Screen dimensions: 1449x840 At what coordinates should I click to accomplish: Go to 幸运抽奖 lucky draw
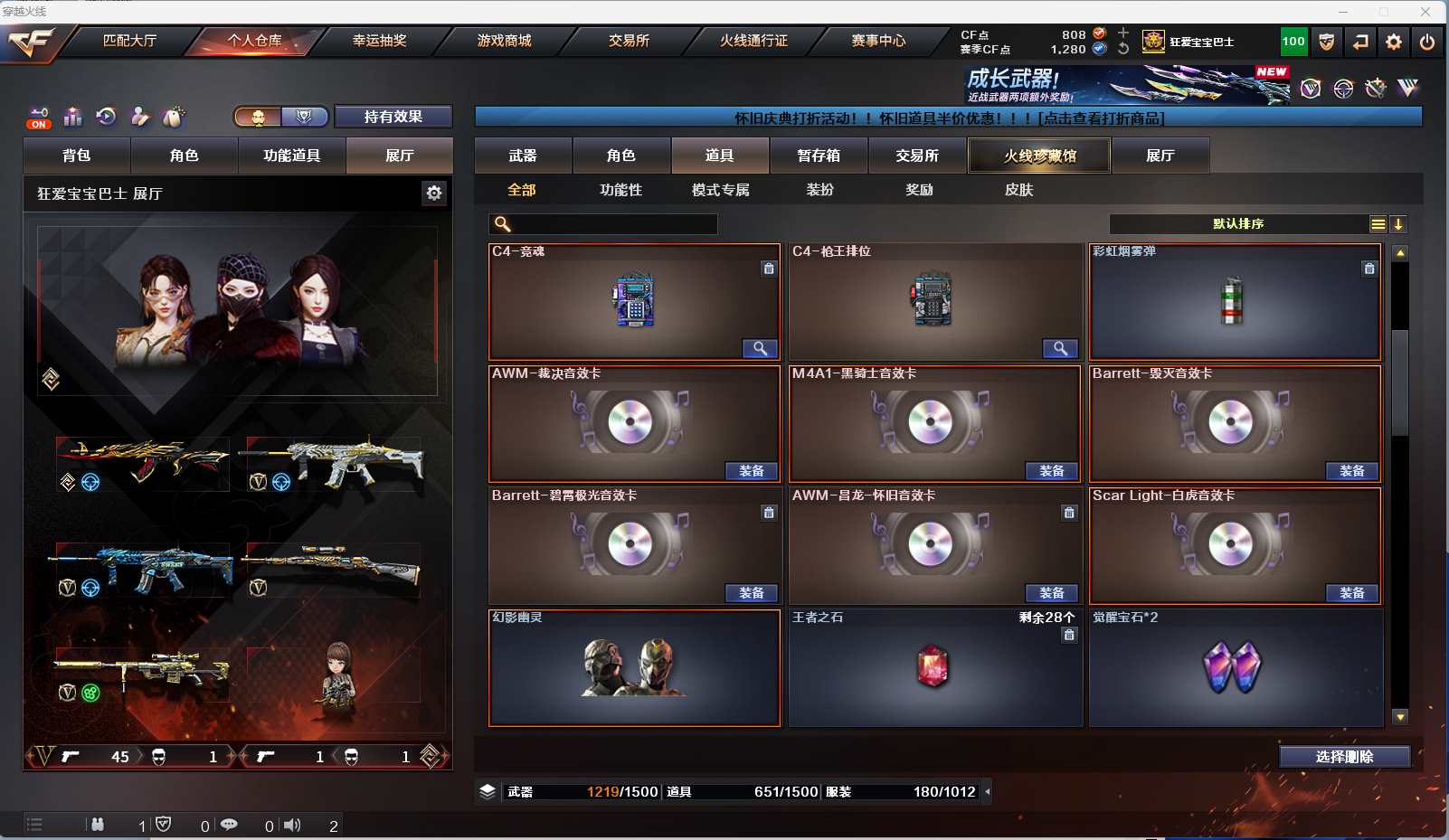click(x=379, y=41)
